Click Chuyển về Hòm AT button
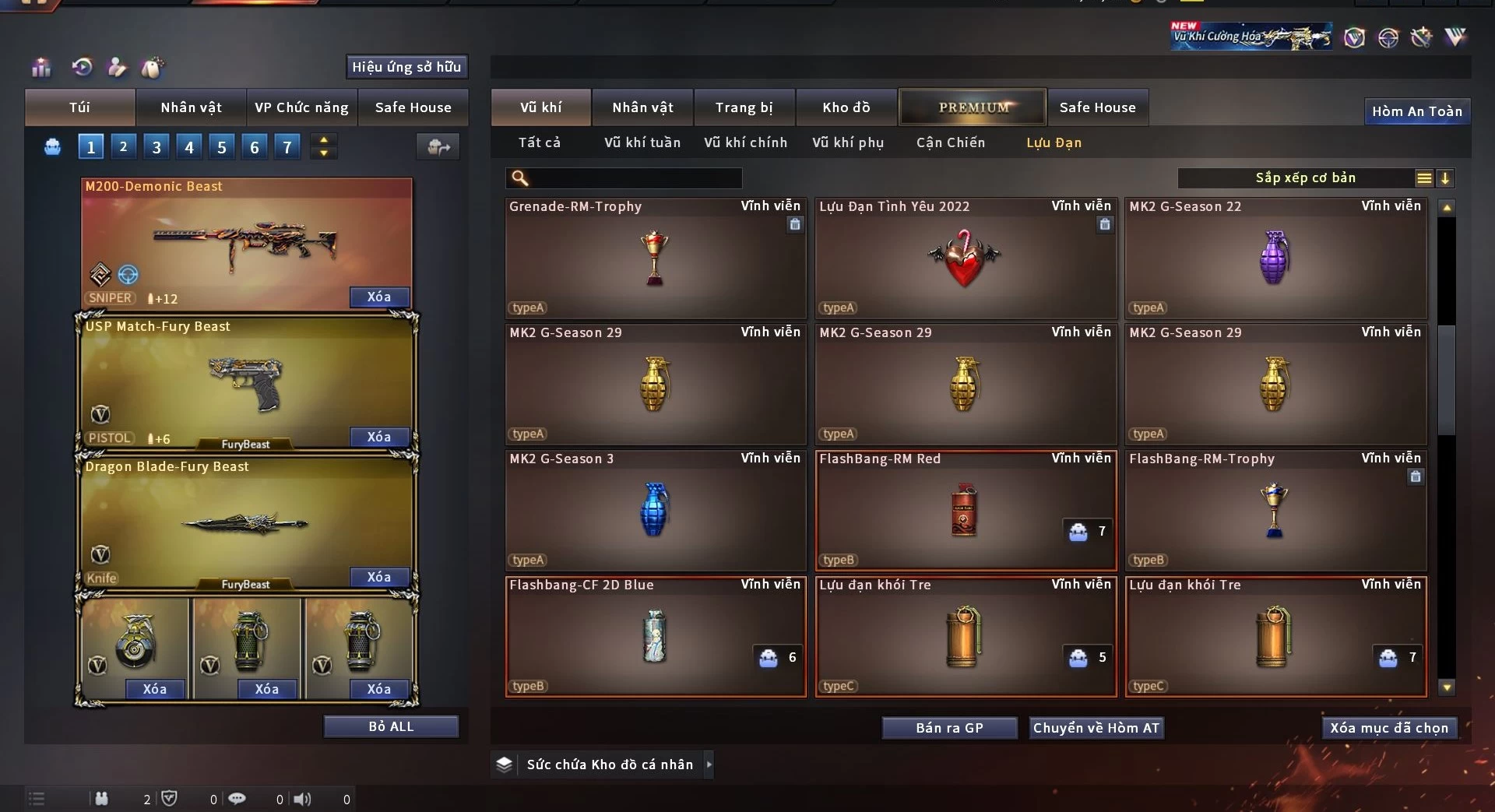1495x812 pixels. coord(1096,728)
